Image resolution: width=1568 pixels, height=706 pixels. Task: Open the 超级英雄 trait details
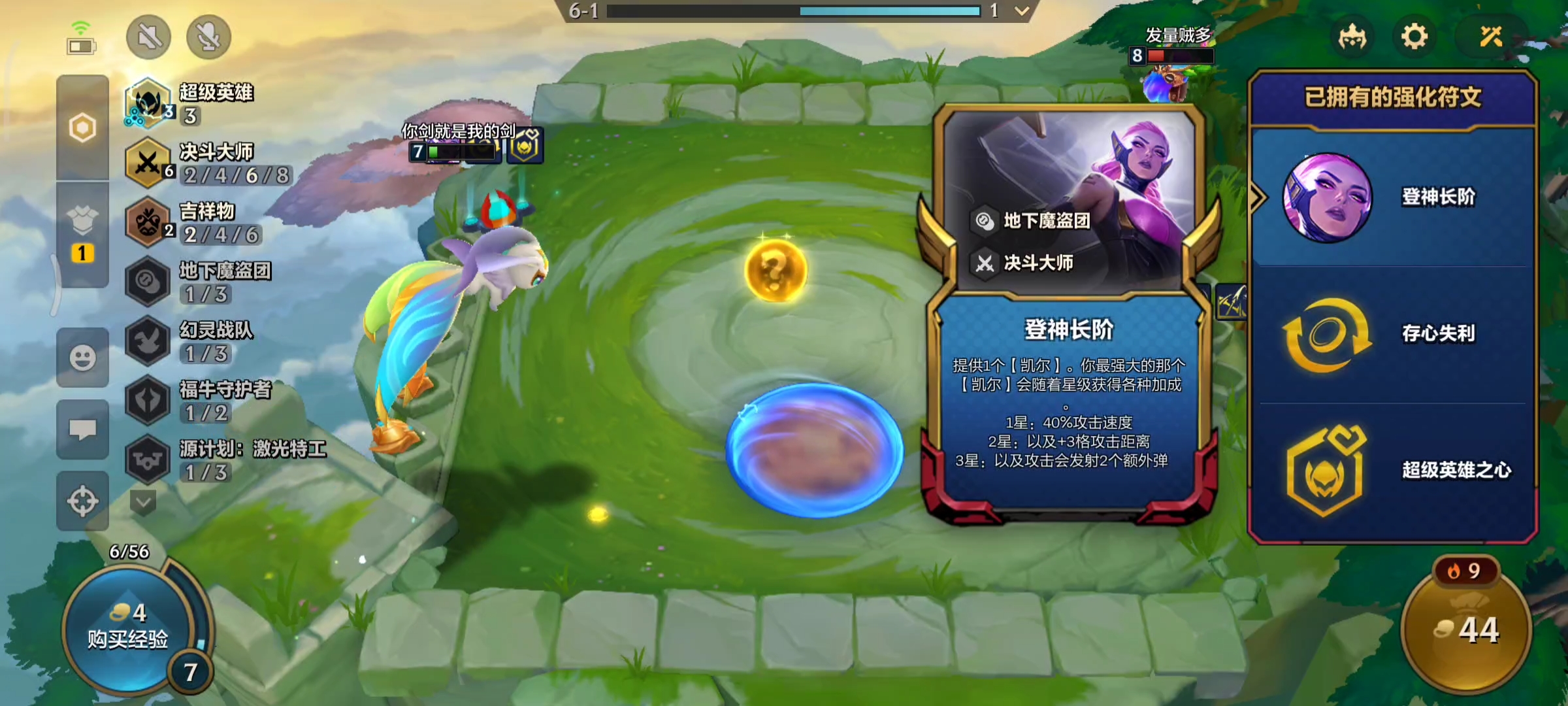coord(148,105)
